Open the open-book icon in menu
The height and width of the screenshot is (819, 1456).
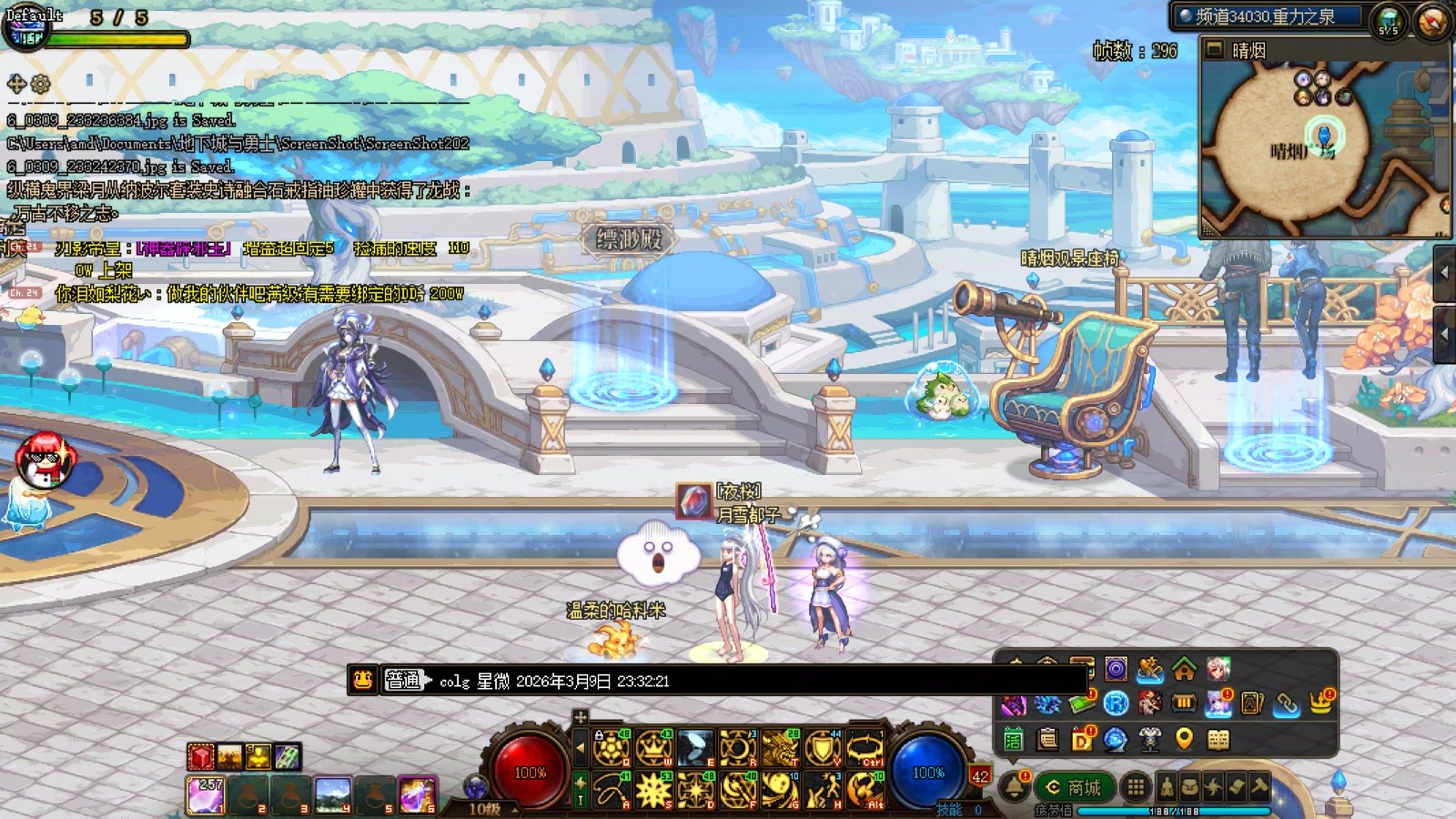coord(1218,739)
